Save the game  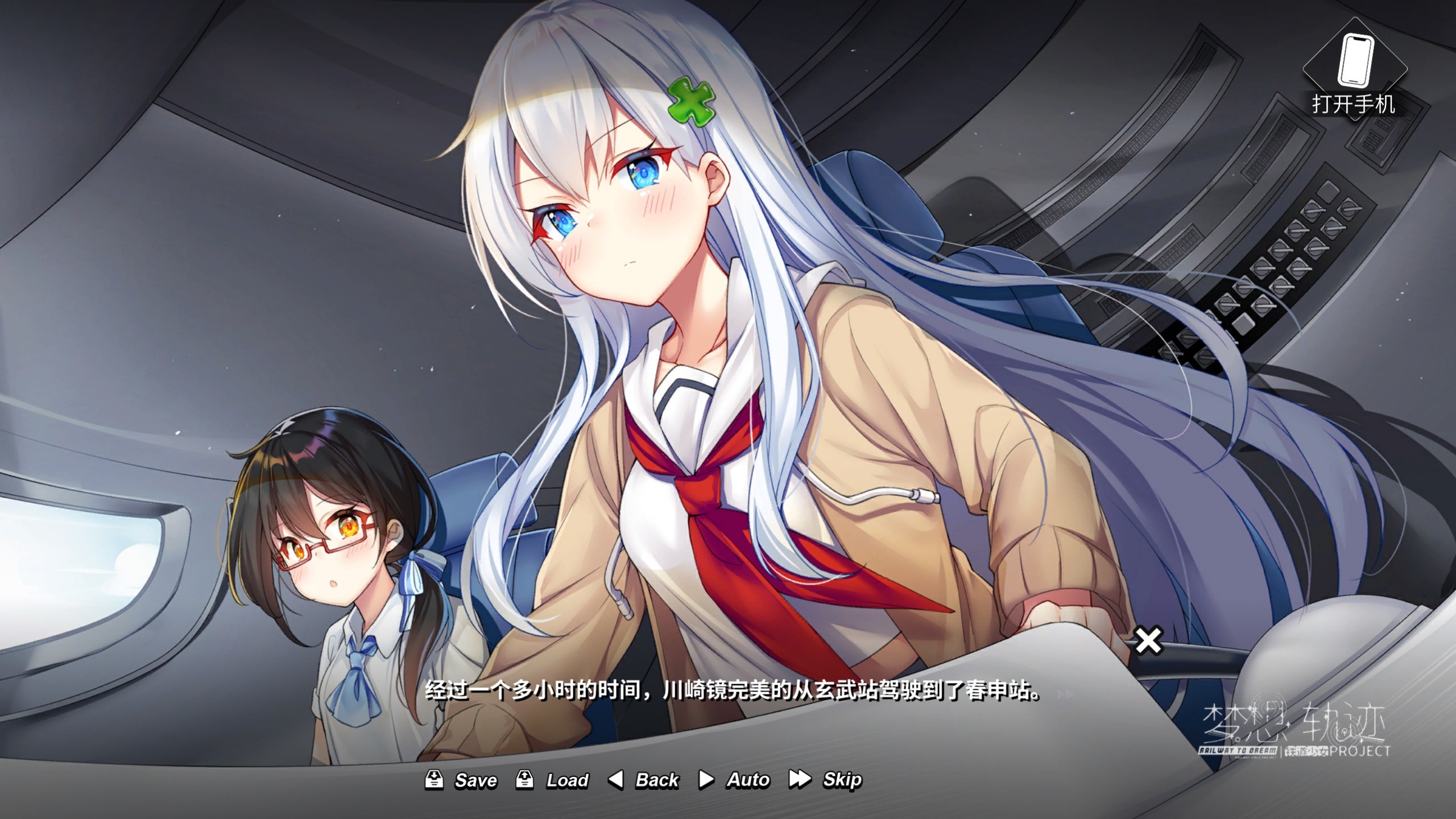coord(461,780)
